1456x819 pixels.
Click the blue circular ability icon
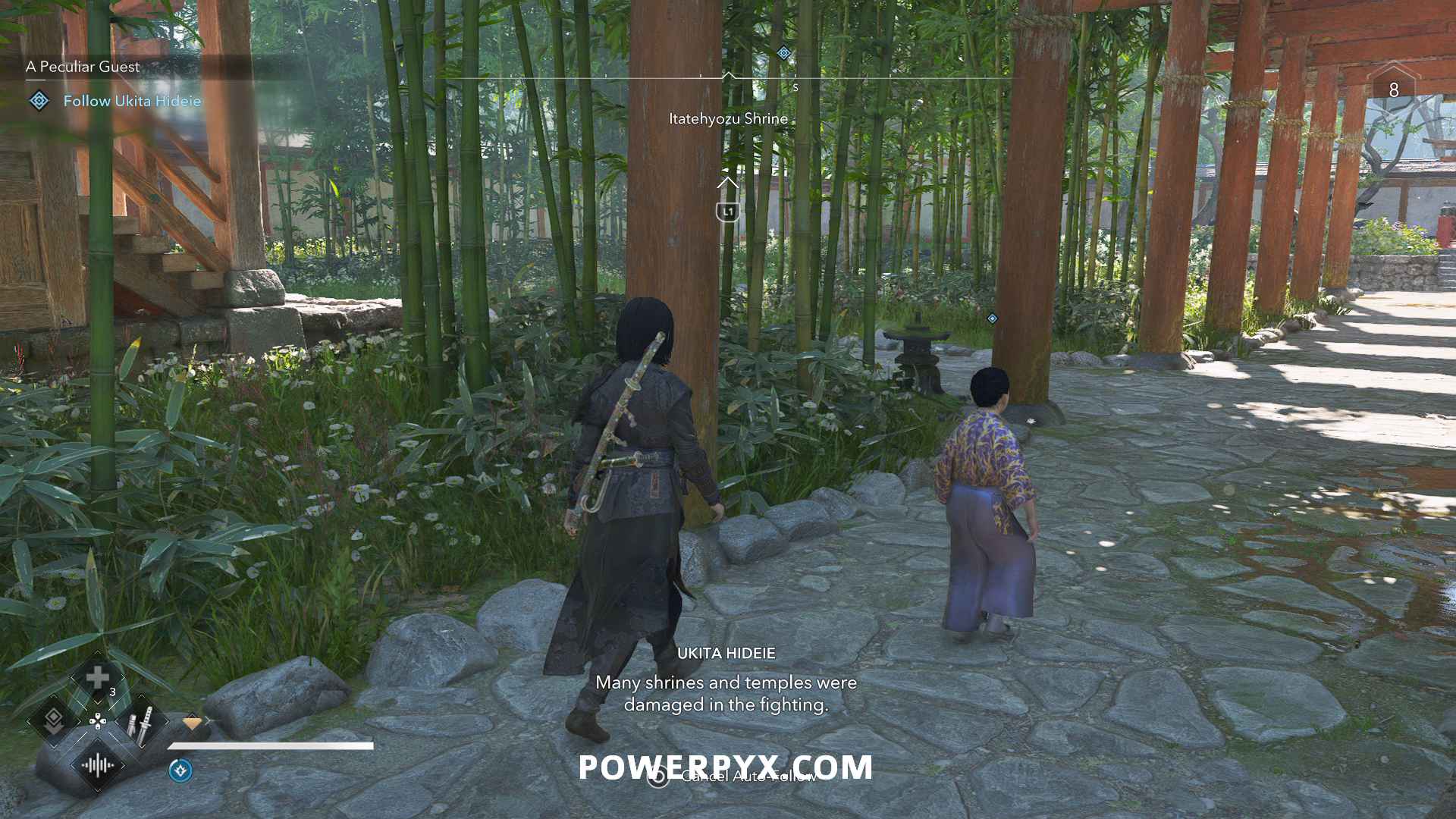coord(180,770)
